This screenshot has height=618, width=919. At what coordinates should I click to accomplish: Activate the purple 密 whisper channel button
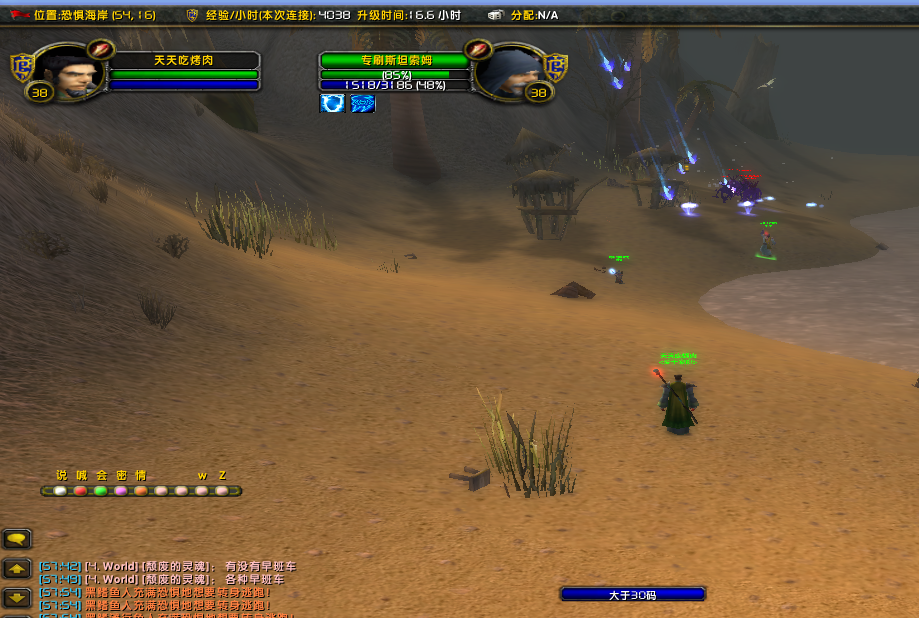[120, 491]
